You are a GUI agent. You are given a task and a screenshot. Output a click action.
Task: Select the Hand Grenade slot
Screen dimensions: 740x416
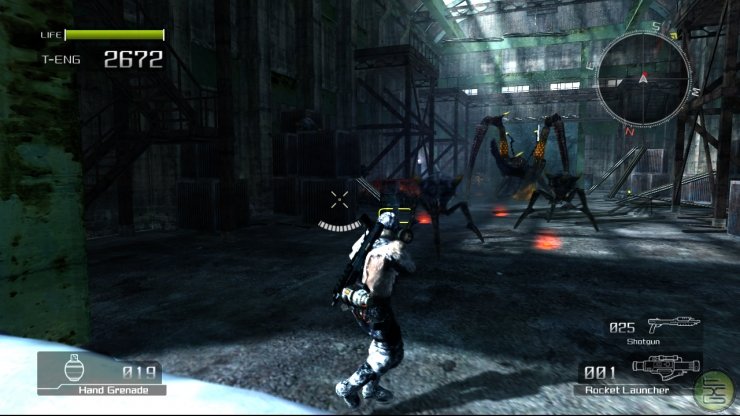pyautogui.click(x=101, y=373)
